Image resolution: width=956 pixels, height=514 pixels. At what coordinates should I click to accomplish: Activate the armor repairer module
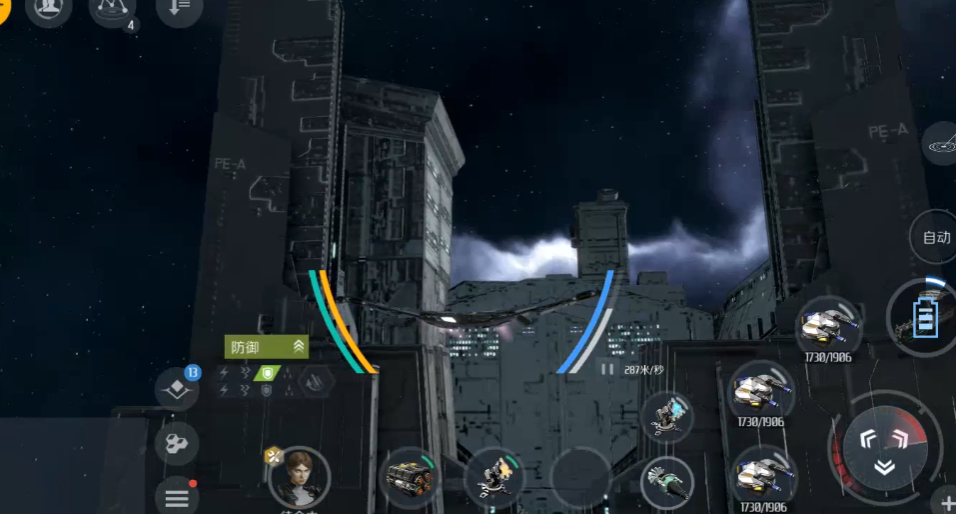411,476
